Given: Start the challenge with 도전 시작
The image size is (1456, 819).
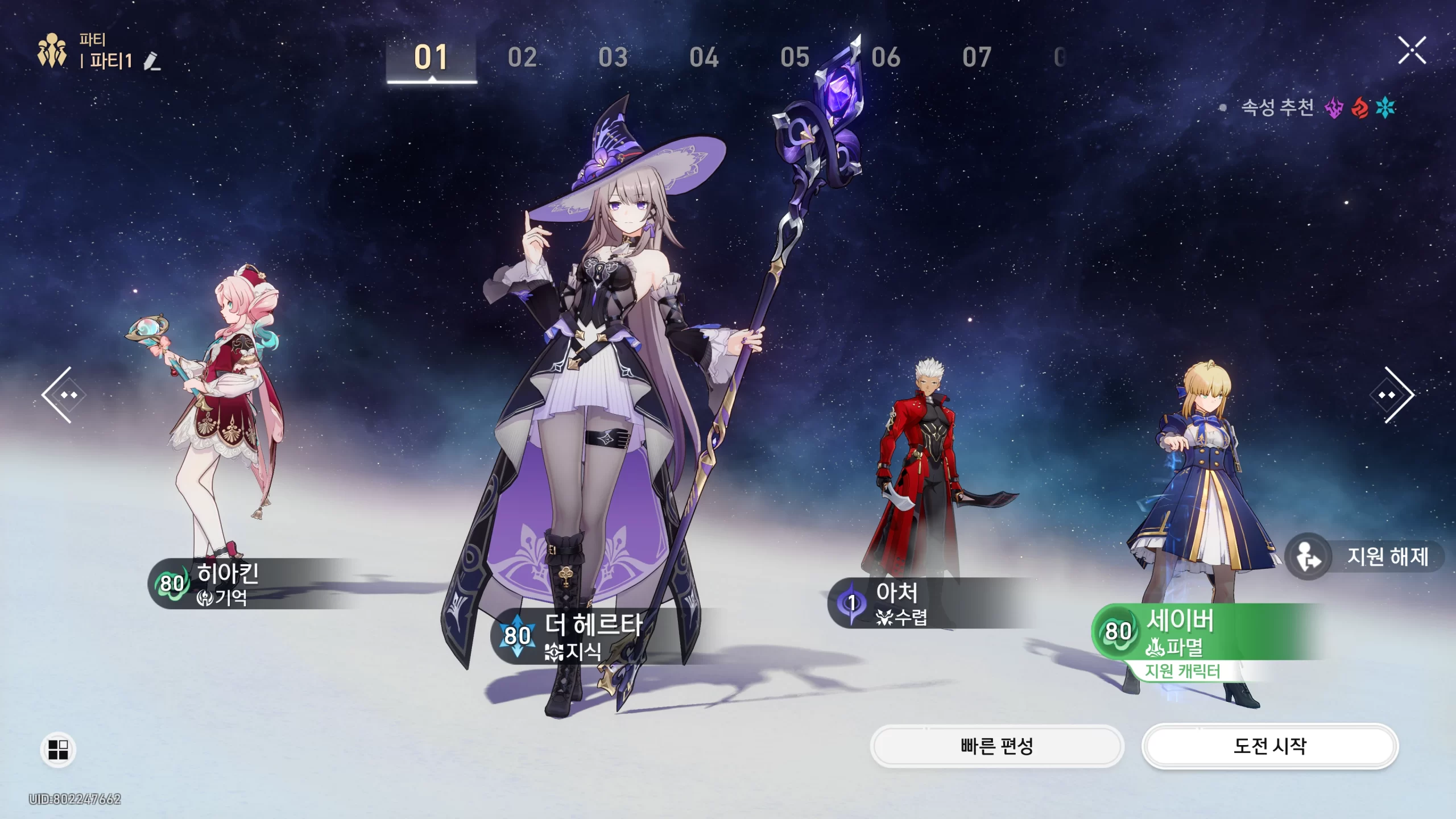Looking at the screenshot, I should 1269,746.
